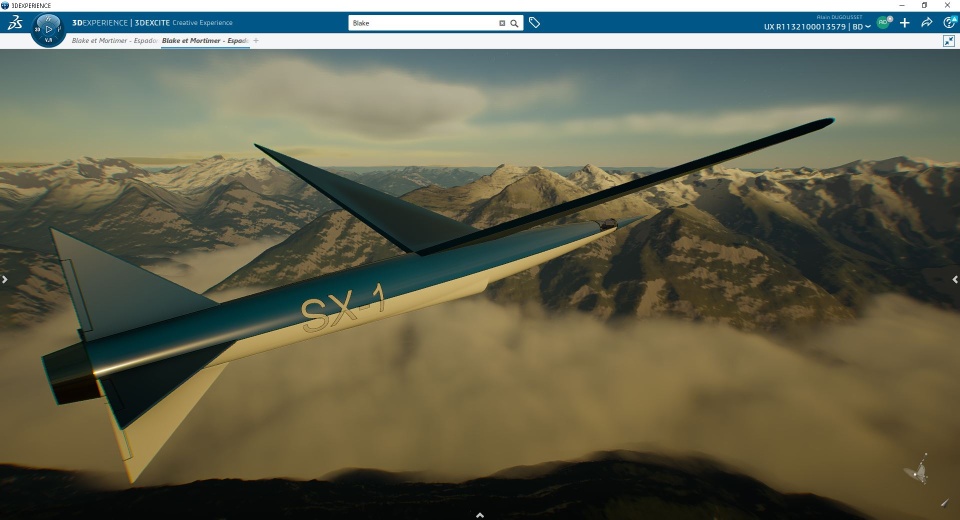This screenshot has width=960, height=520.
Task: Close the 3DEXPERIENCE window
Action: [948, 5]
